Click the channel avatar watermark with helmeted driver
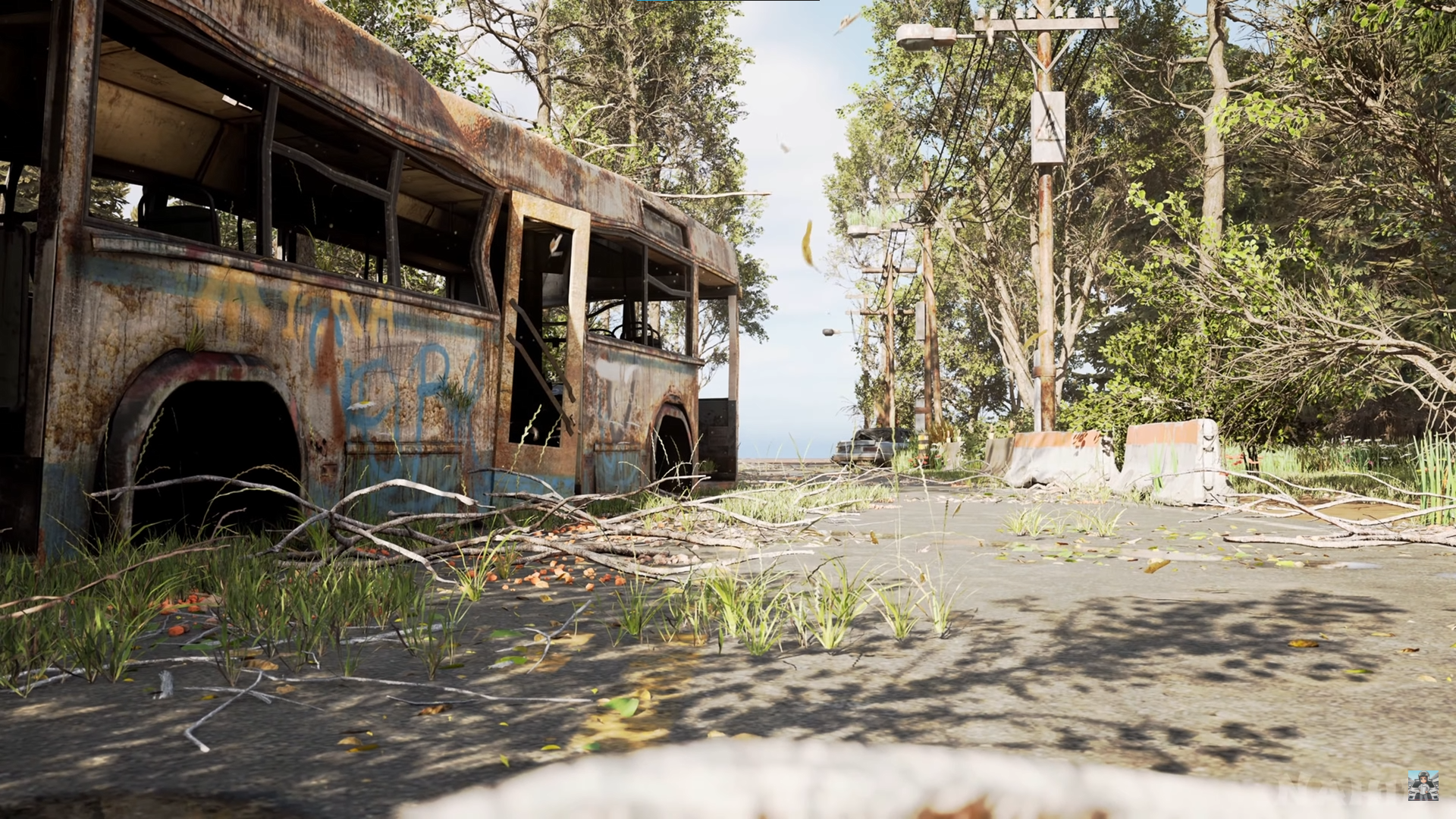Viewport: 1456px width, 819px height. click(1423, 786)
